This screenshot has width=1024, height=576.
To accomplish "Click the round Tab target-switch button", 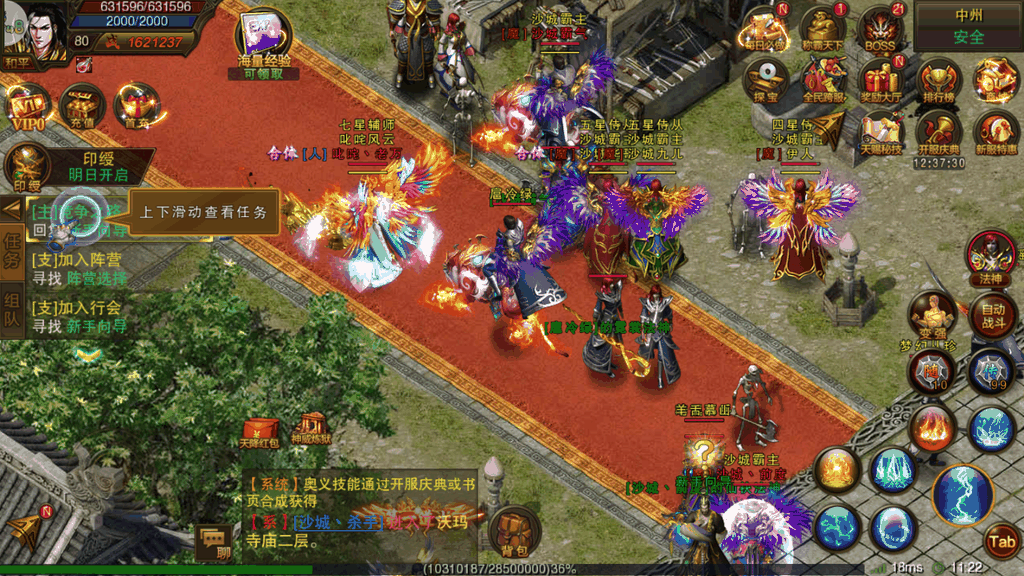I will click(x=1000, y=541).
